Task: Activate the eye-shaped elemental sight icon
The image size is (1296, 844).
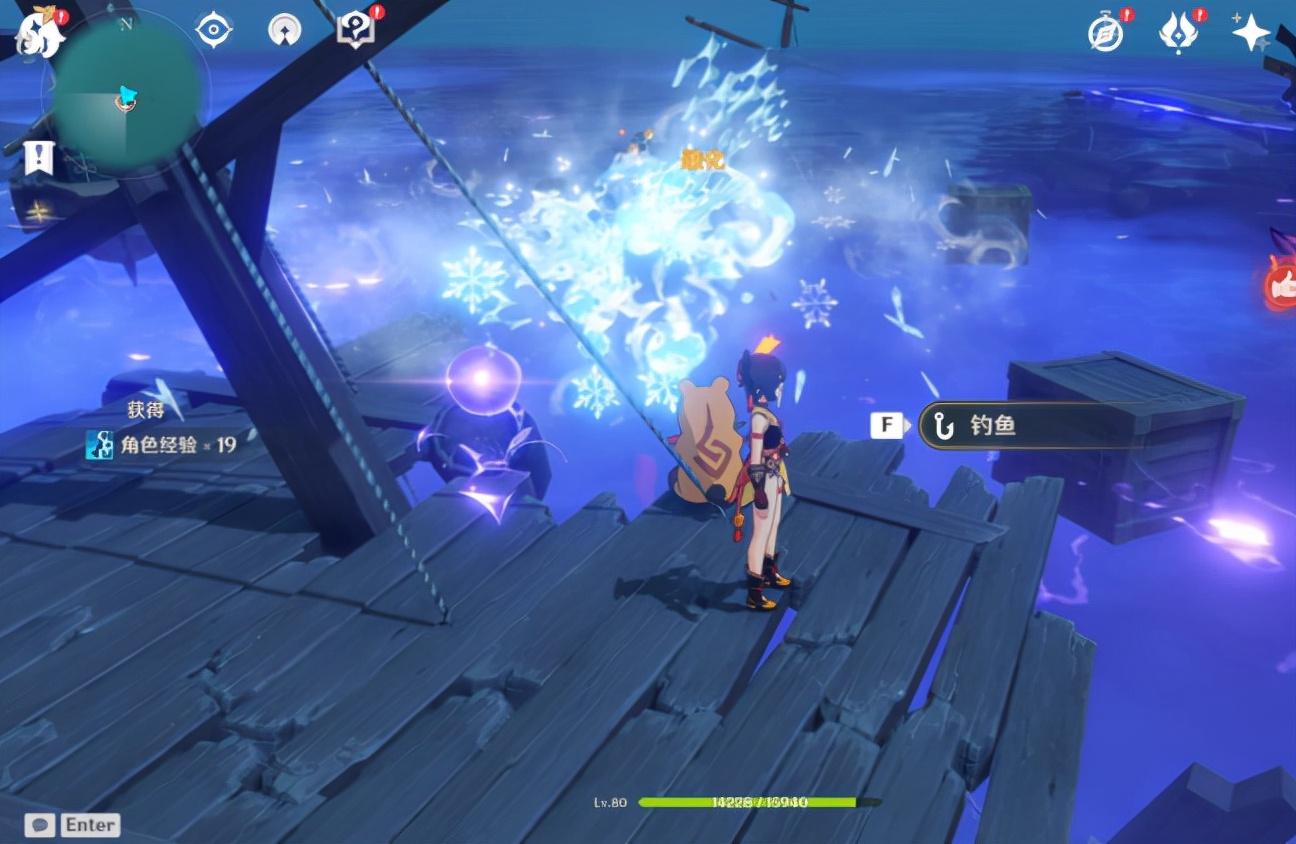Action: coord(213,29)
